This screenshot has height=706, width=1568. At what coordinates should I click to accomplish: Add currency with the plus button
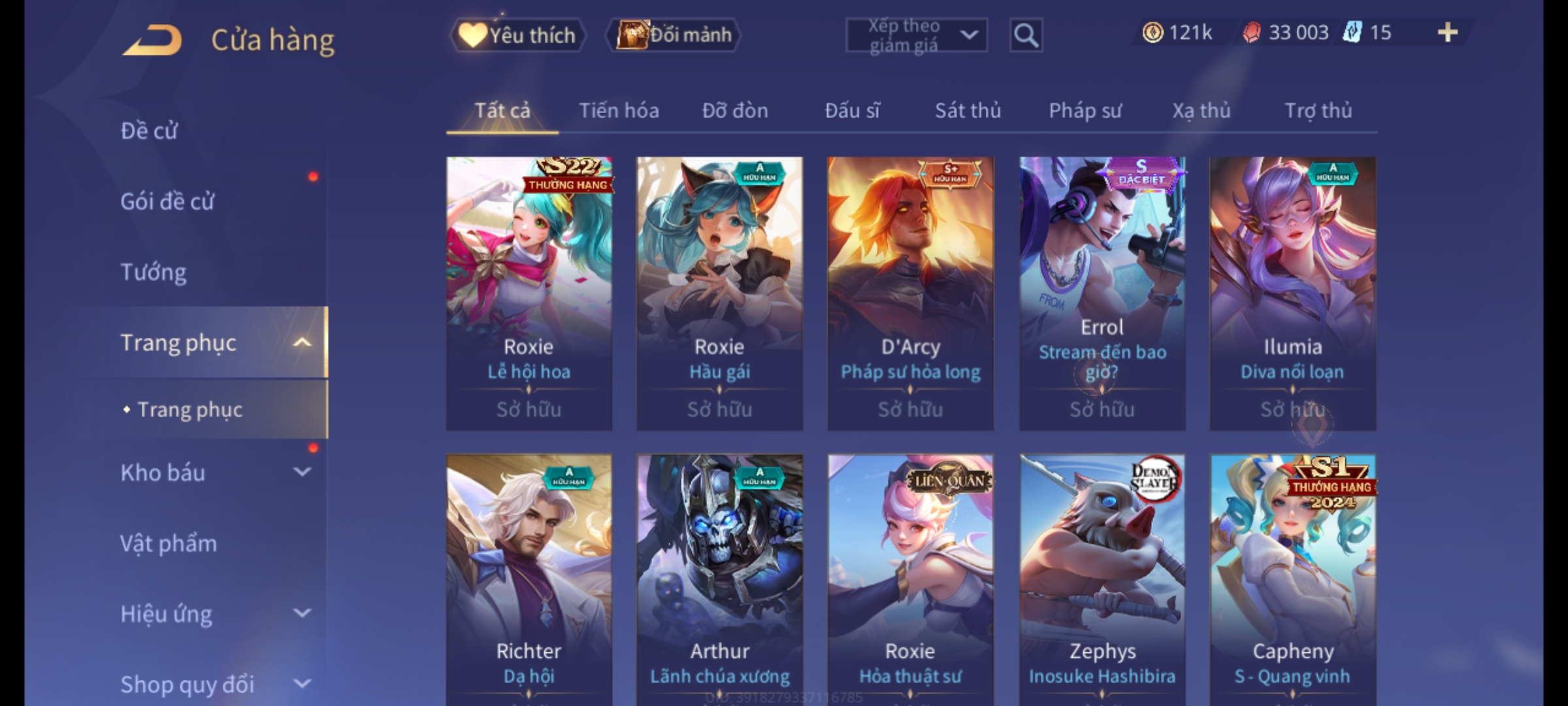coord(1447,33)
